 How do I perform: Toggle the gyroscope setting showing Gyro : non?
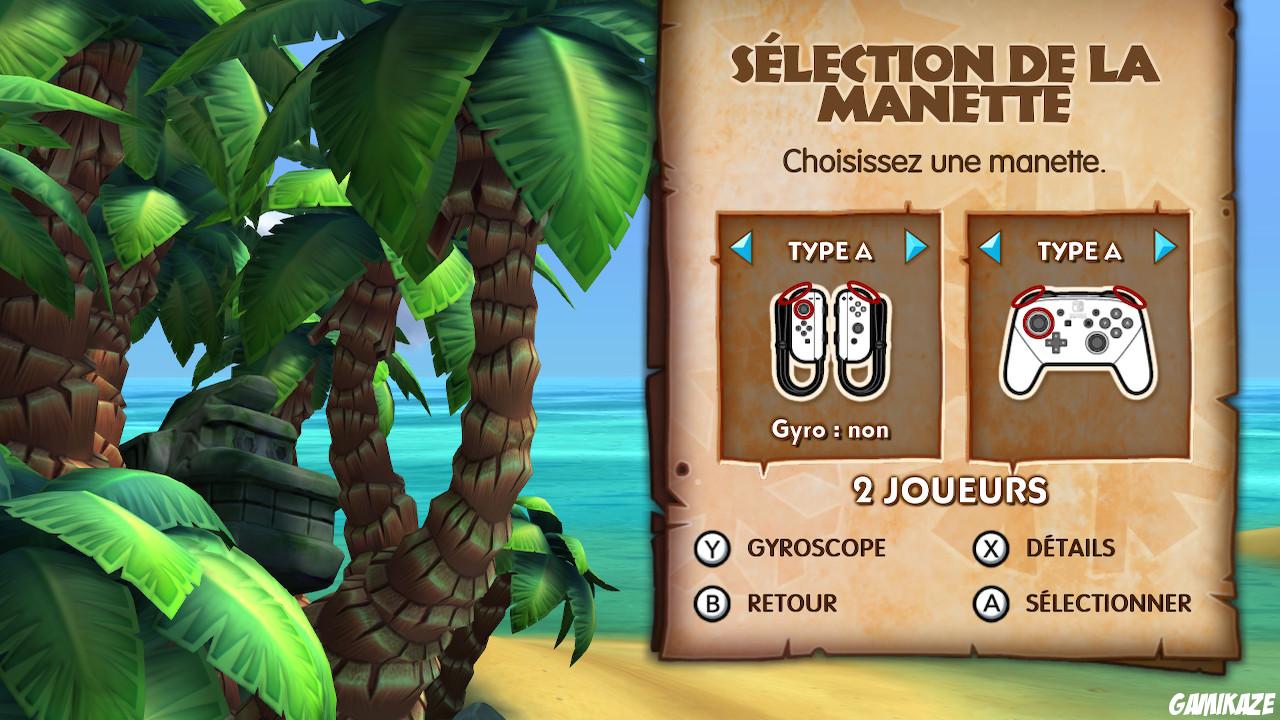pos(831,432)
